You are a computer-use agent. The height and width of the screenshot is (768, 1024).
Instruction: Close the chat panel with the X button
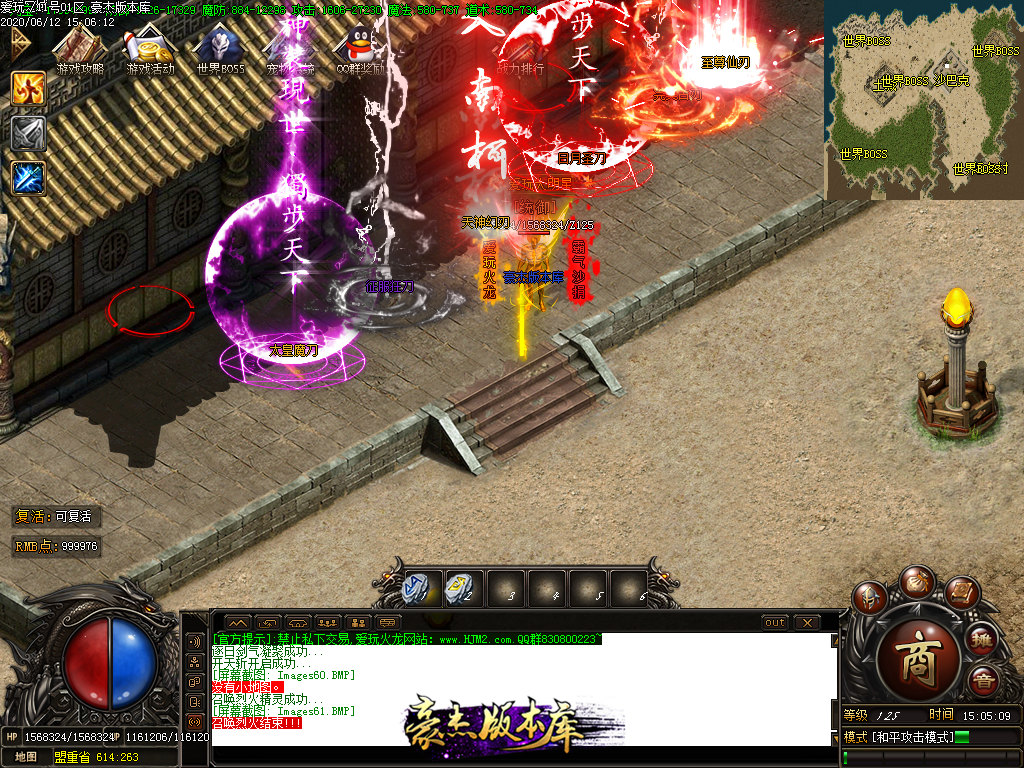click(x=806, y=622)
